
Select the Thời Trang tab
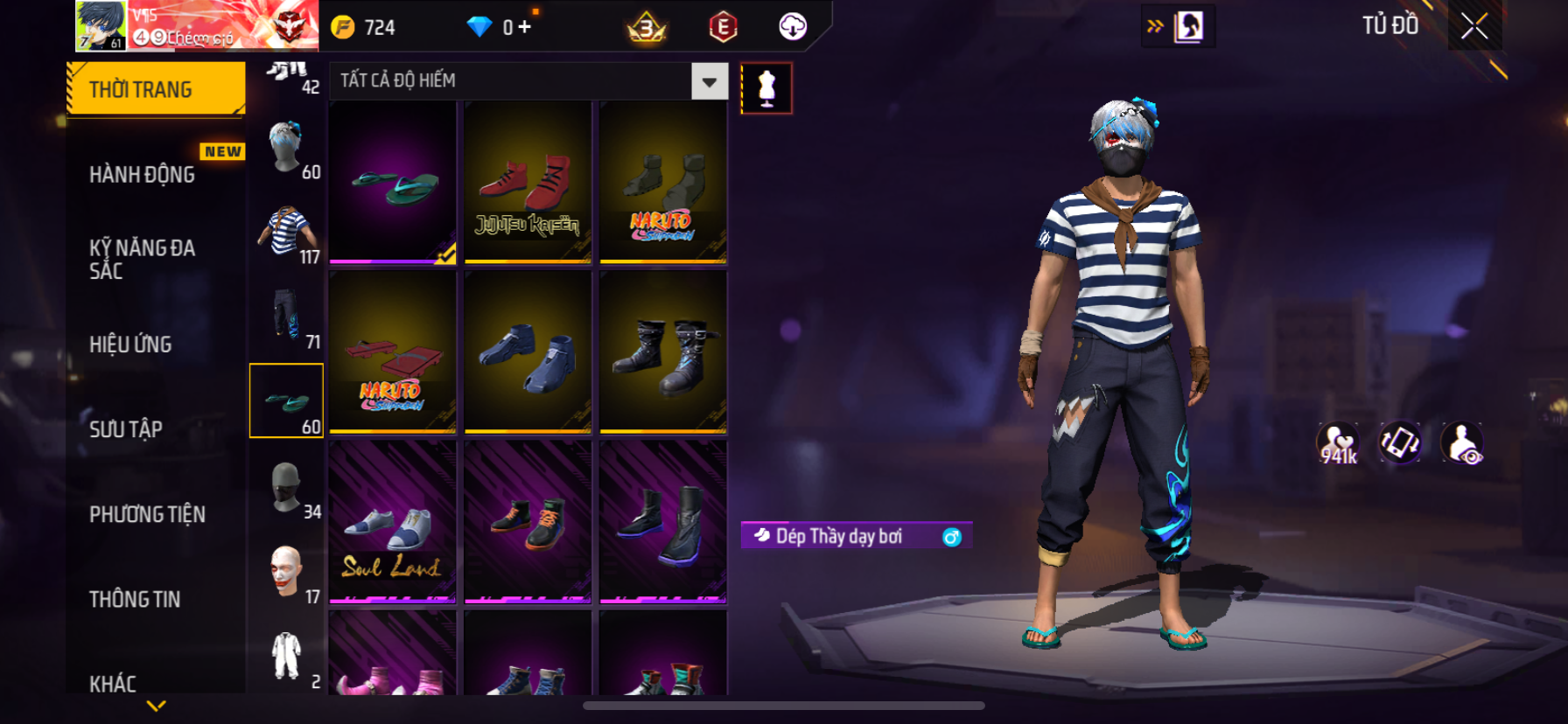click(x=156, y=89)
